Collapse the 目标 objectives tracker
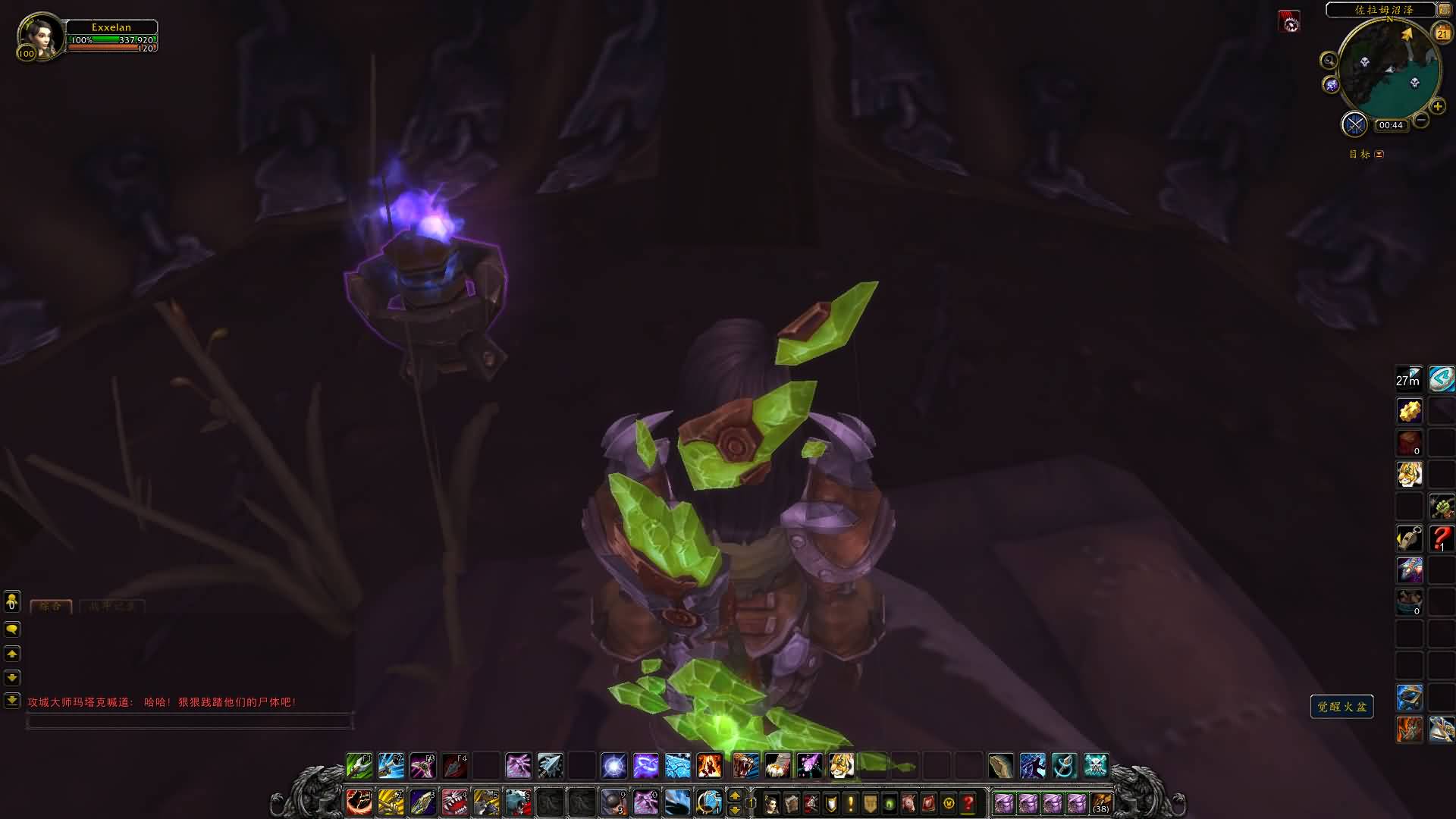Viewport: 1456px width, 819px height. click(x=1379, y=155)
